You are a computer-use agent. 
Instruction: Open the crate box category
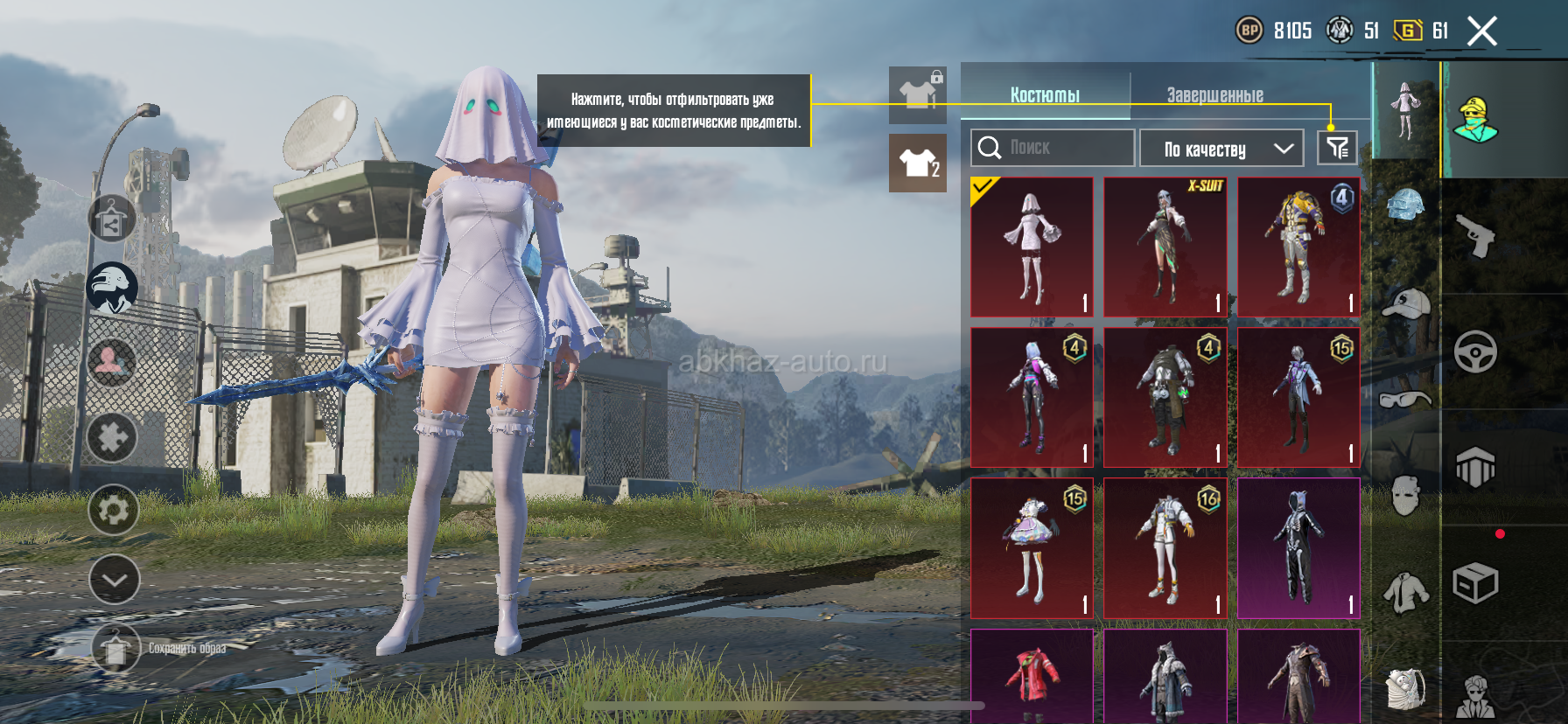point(1475,582)
